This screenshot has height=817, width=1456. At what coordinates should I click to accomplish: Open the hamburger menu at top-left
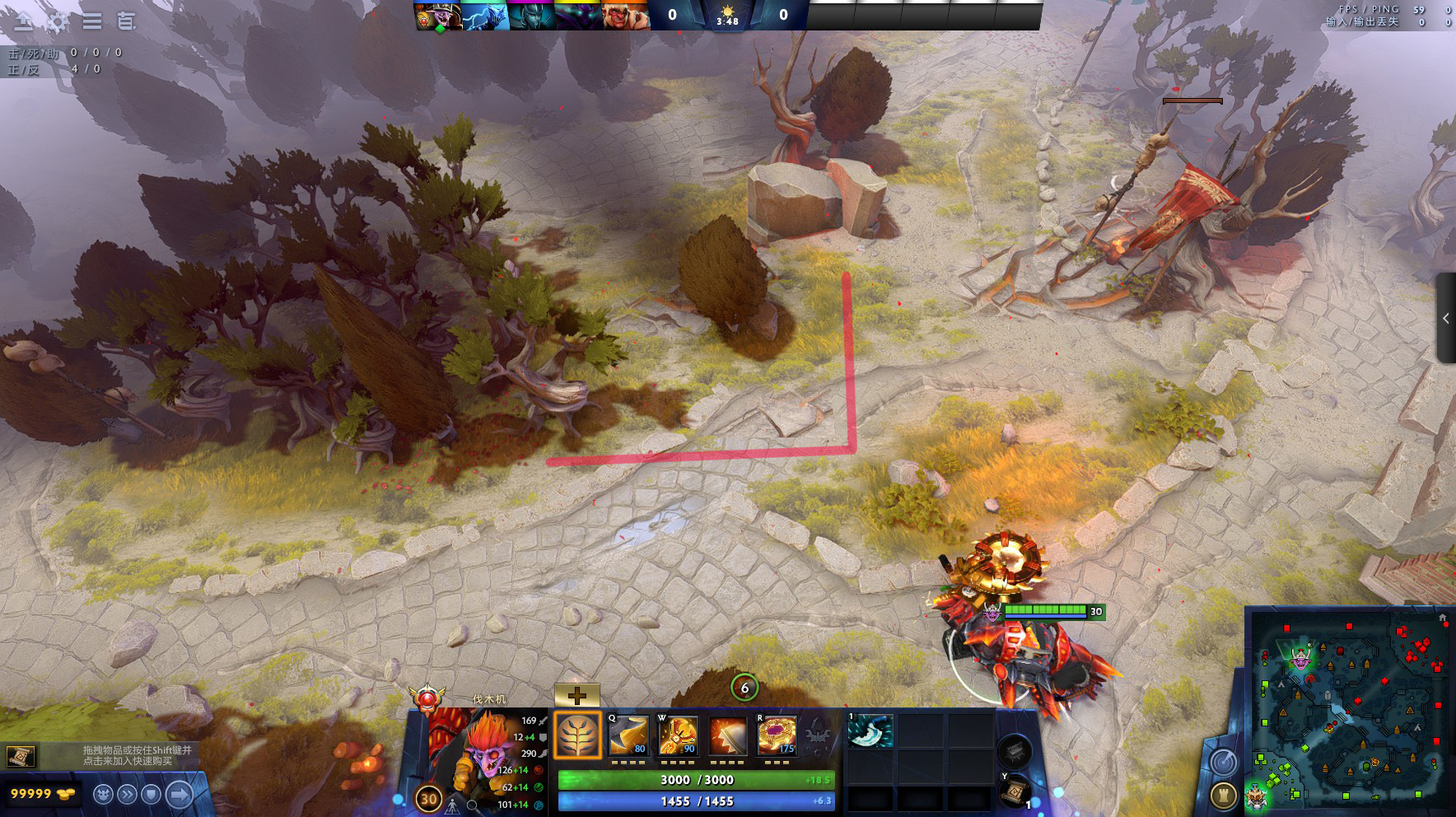91,20
